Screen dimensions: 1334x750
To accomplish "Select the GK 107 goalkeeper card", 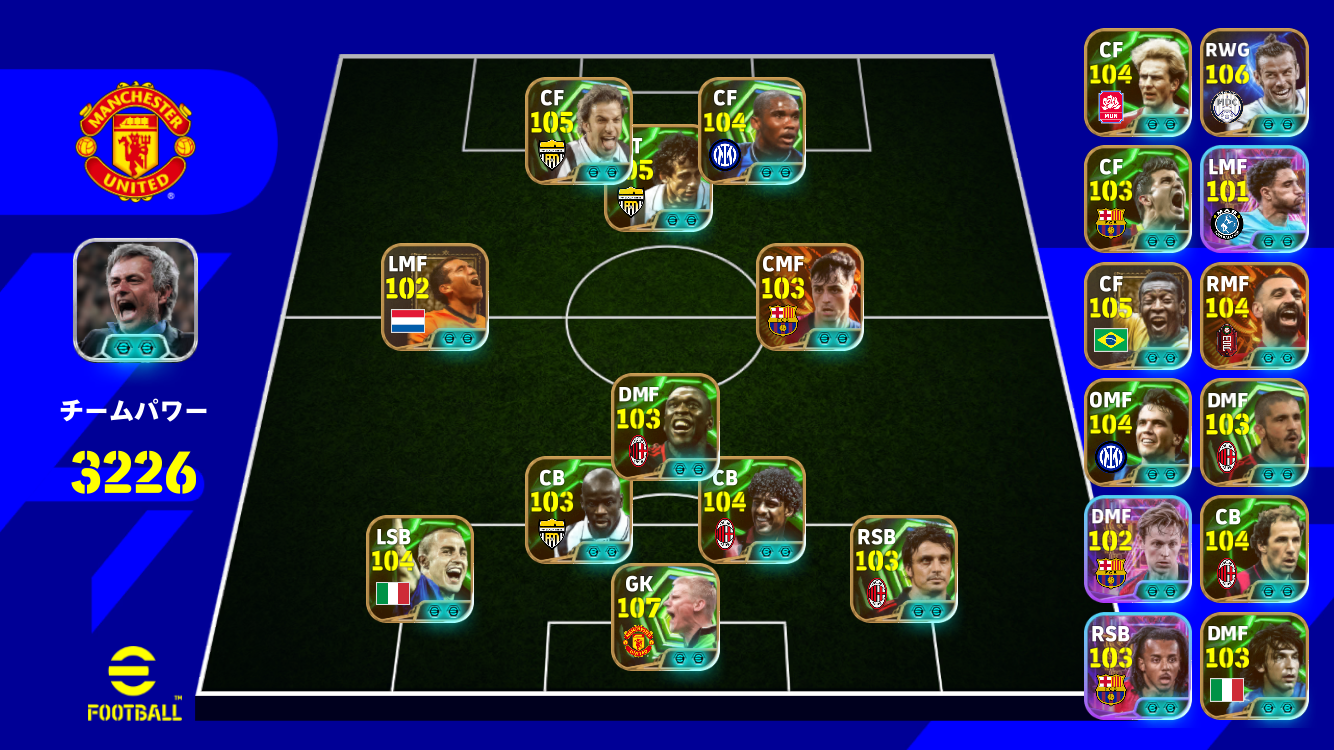I will pyautogui.click(x=665, y=617).
